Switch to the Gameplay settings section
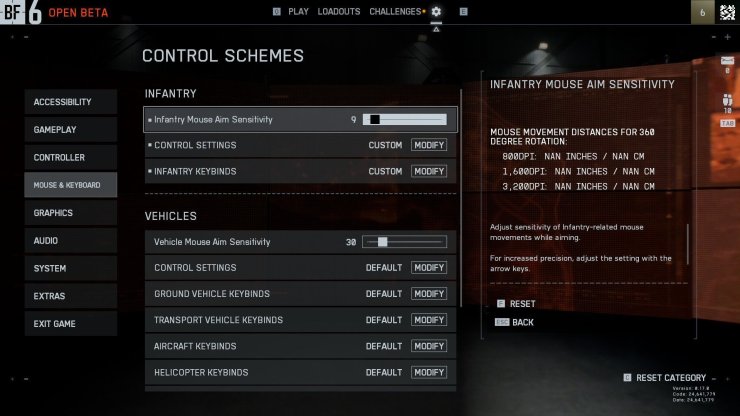The width and height of the screenshot is (740, 416). coord(71,130)
